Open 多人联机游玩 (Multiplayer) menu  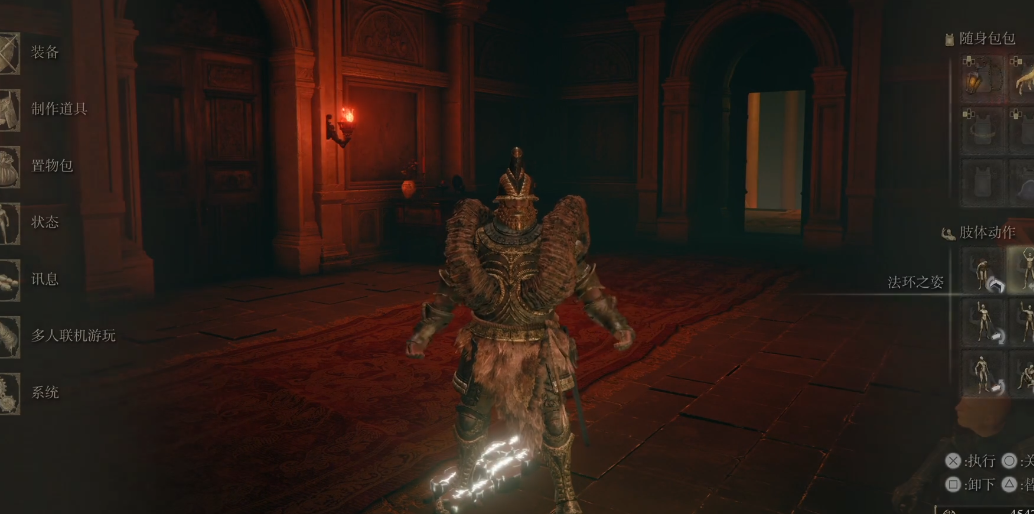[72, 335]
